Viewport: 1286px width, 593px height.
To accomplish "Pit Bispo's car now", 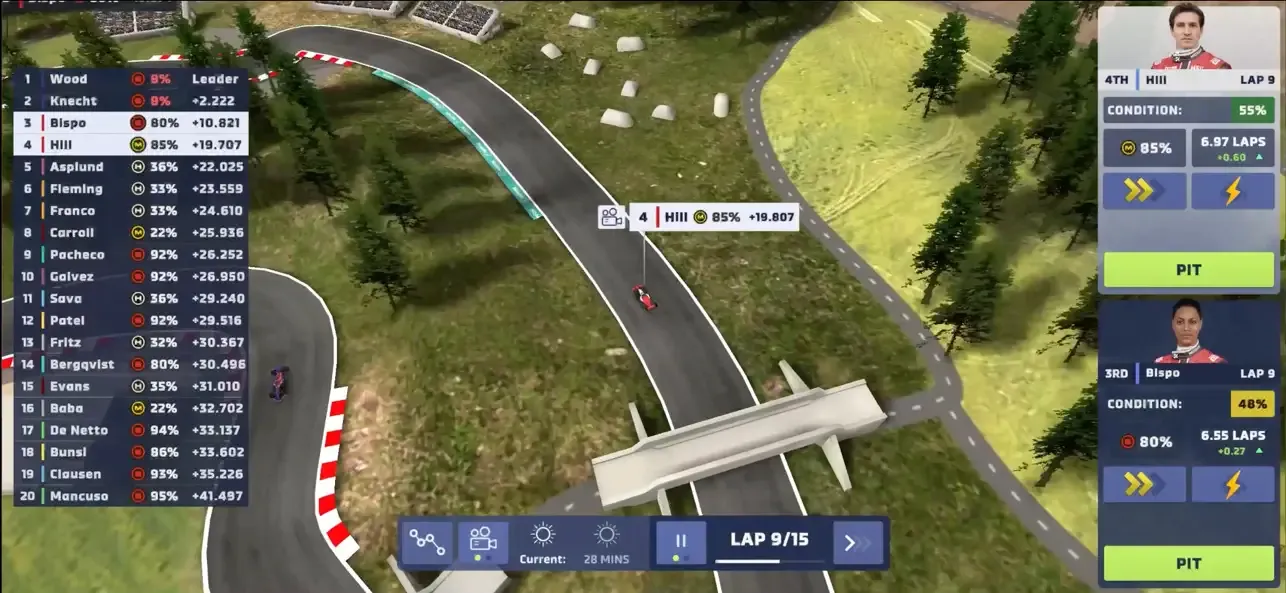I will [x=1188, y=563].
